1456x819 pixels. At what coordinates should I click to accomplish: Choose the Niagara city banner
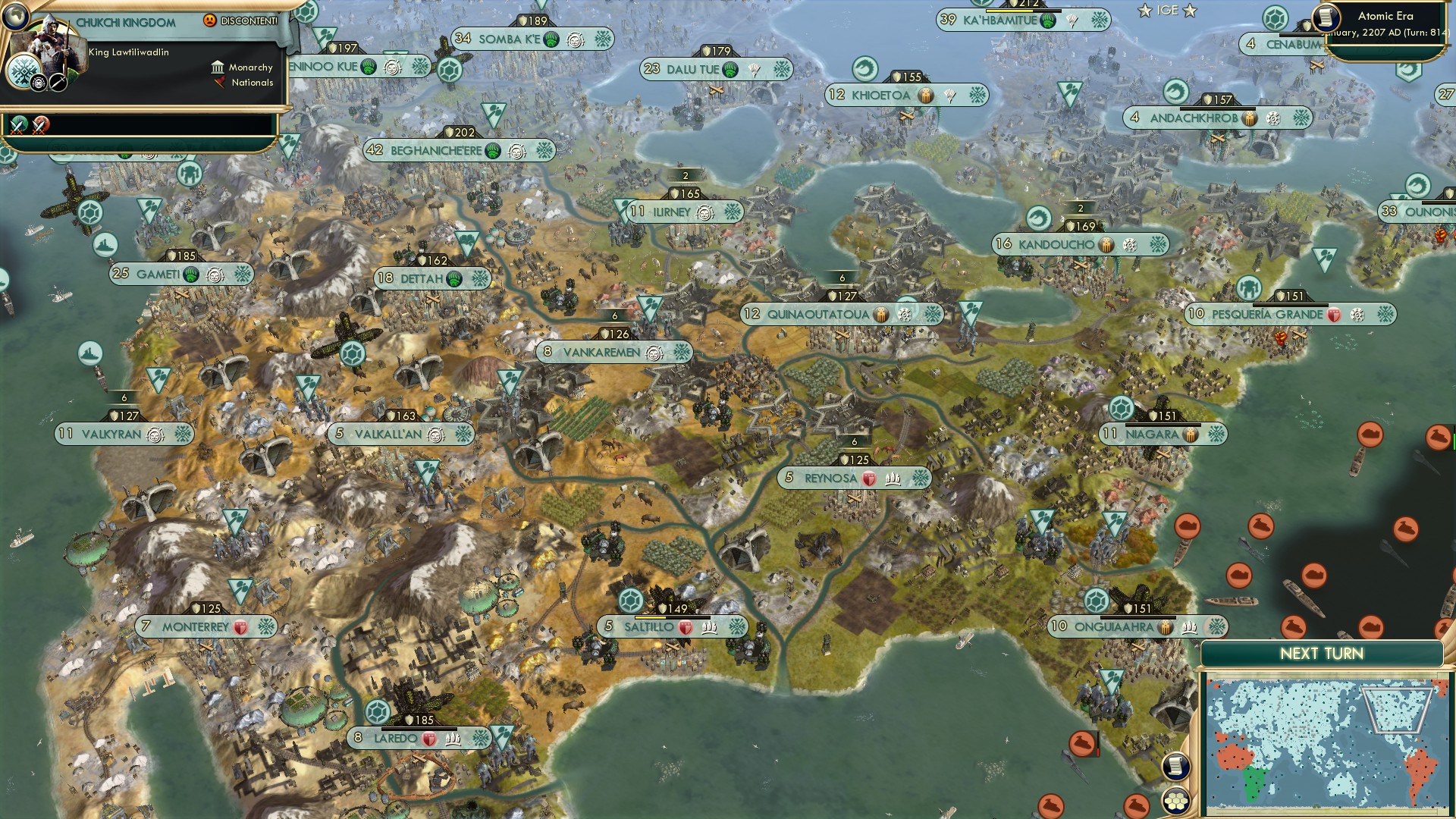(x=1151, y=435)
